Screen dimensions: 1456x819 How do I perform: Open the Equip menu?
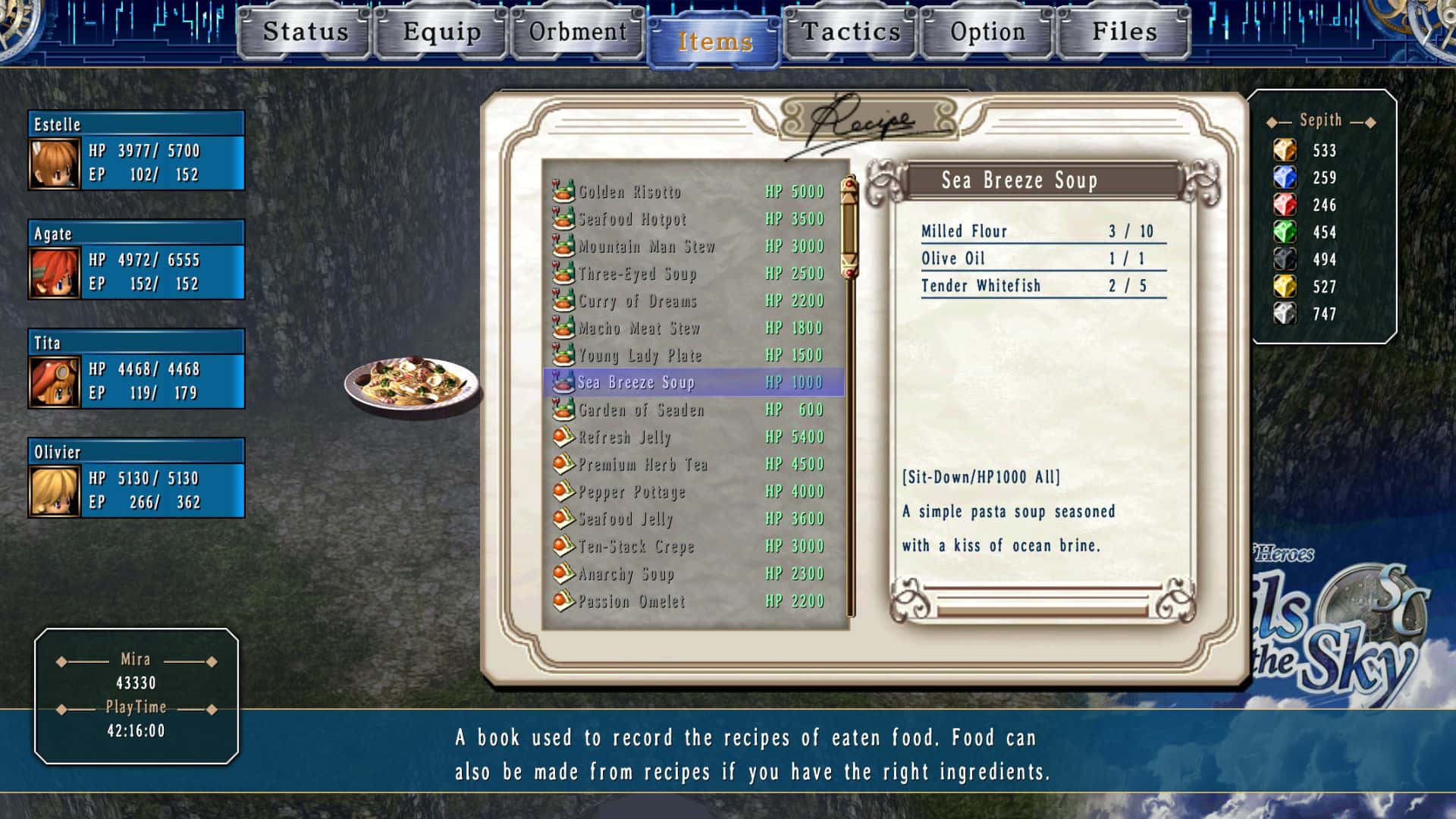(441, 33)
